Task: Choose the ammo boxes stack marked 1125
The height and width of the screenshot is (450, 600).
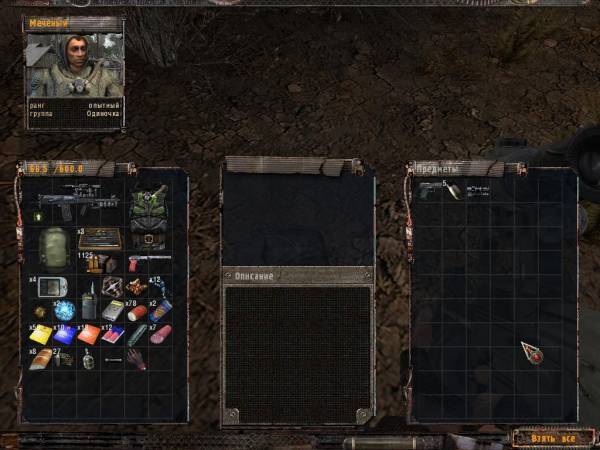Action: click(x=98, y=264)
